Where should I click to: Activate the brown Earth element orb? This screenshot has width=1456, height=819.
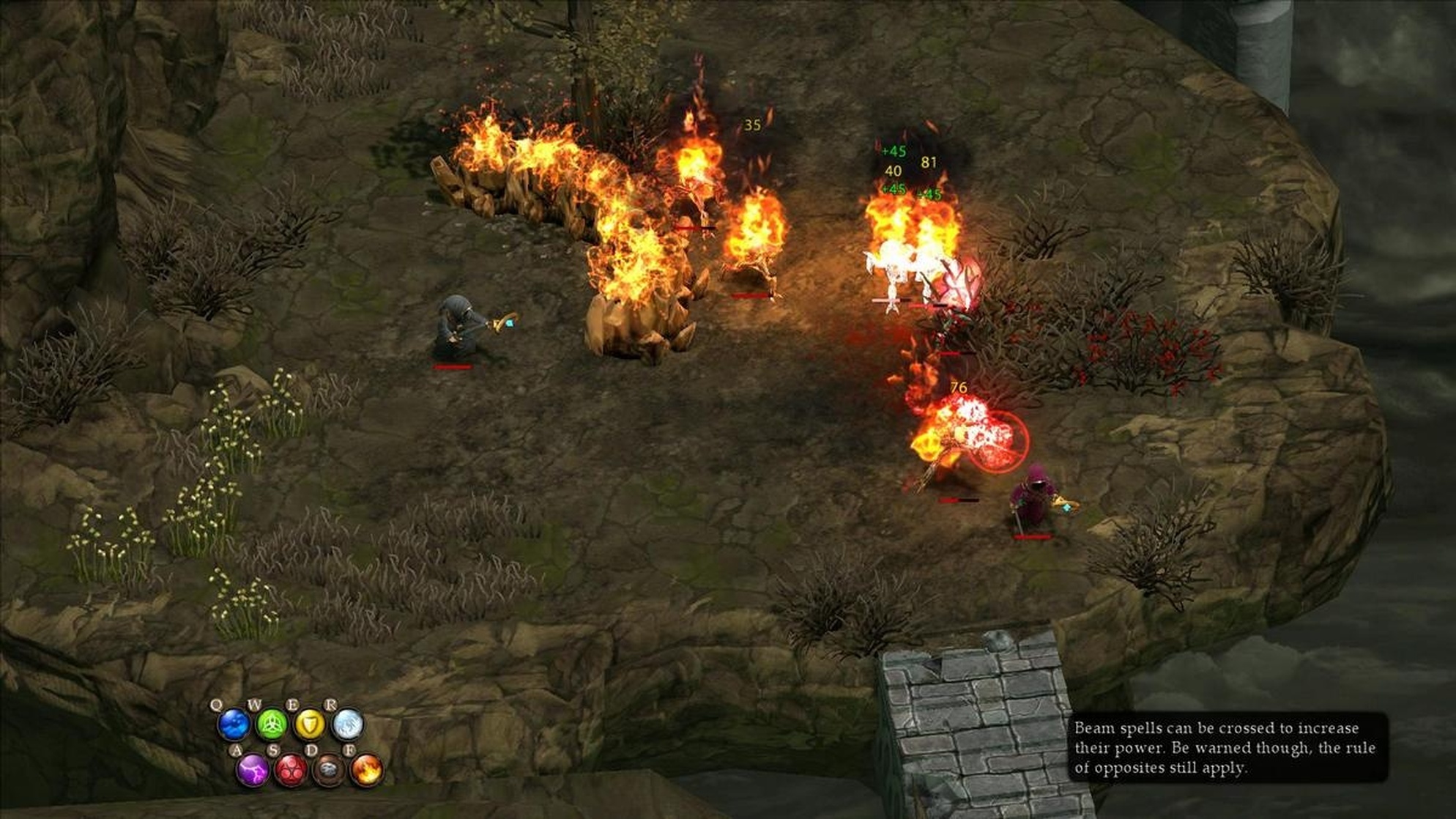(329, 771)
